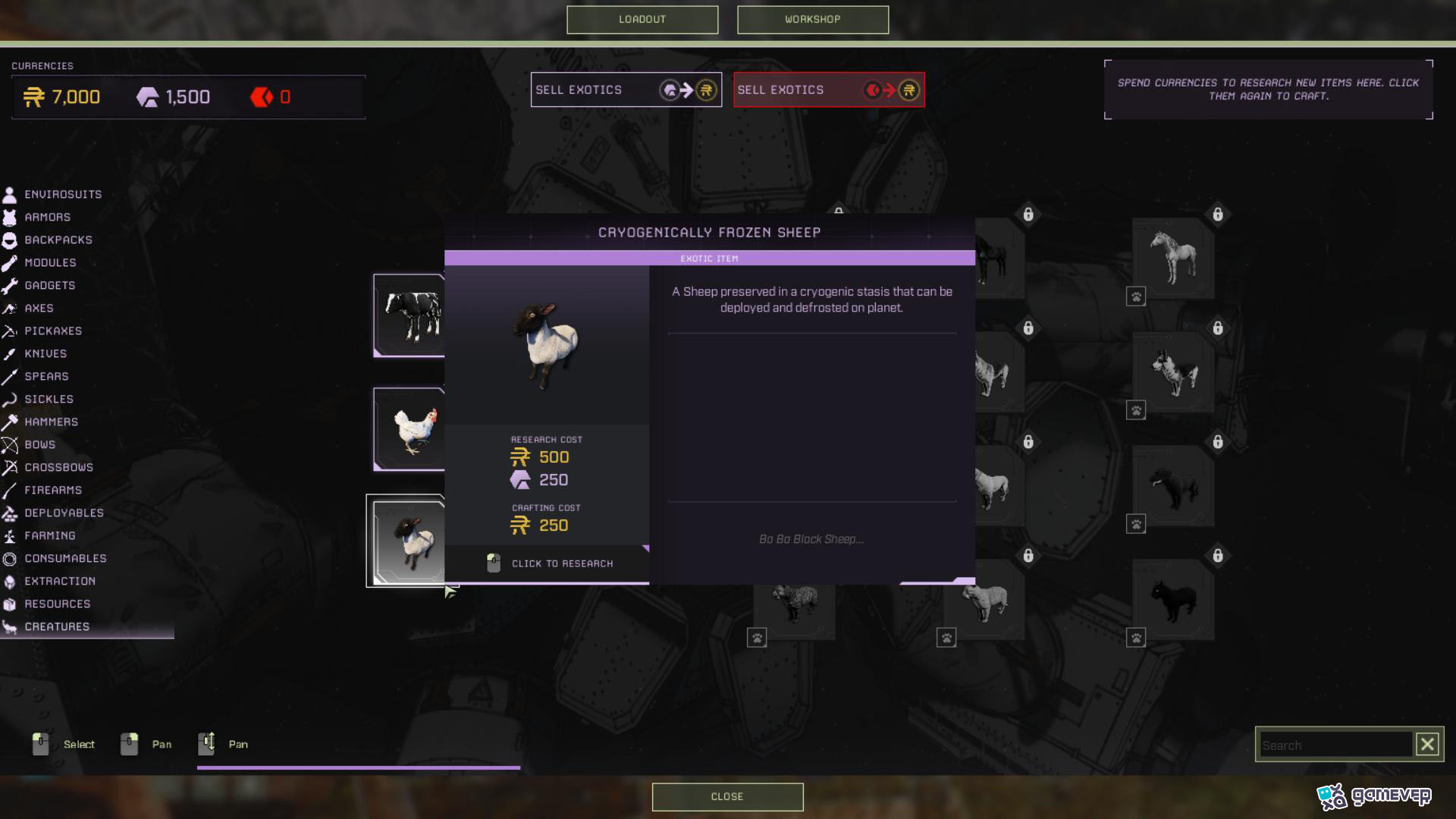The image size is (1456, 819).
Task: Click the red Sell Exotics button
Action: click(828, 90)
